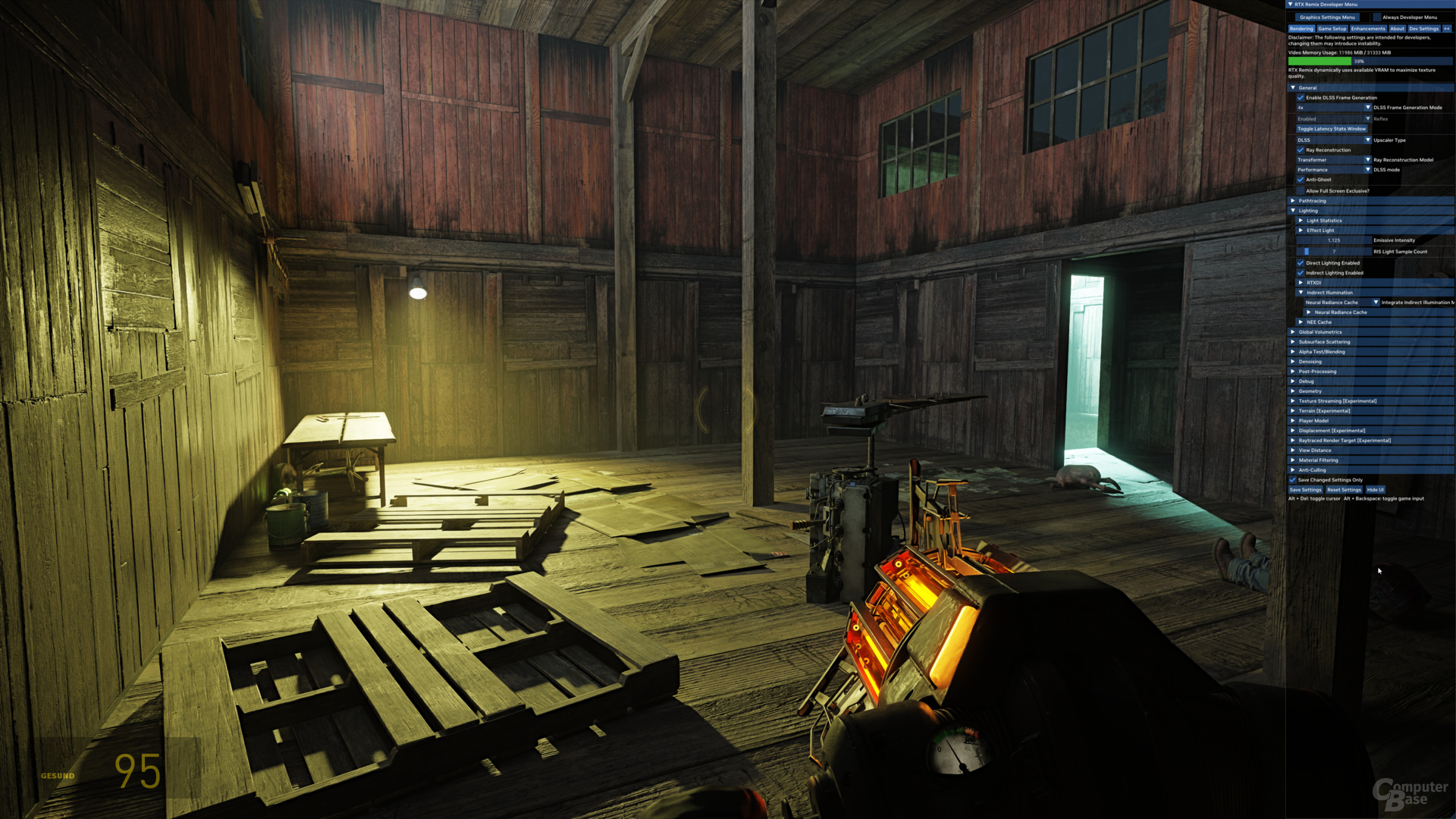Disable Direct Lighting Enabled checkbox
The width and height of the screenshot is (1456, 819).
(1301, 263)
